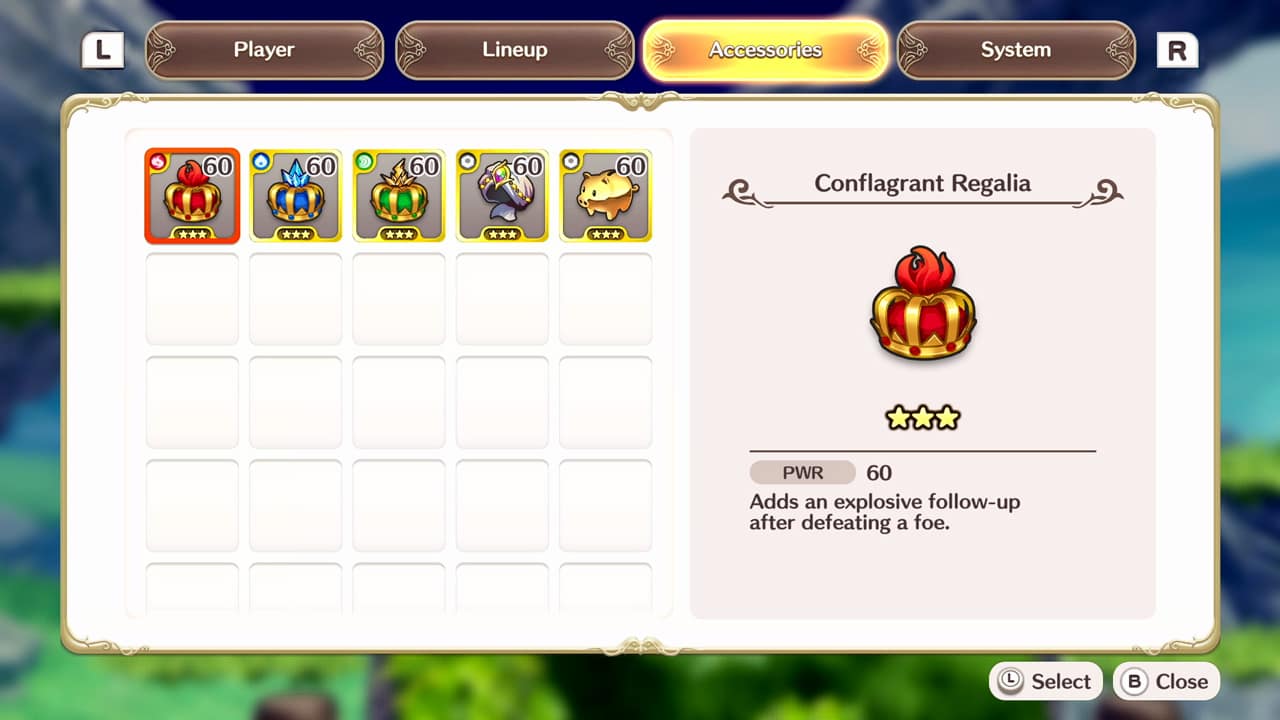Click the highlighted Accessories tab

coord(765,49)
